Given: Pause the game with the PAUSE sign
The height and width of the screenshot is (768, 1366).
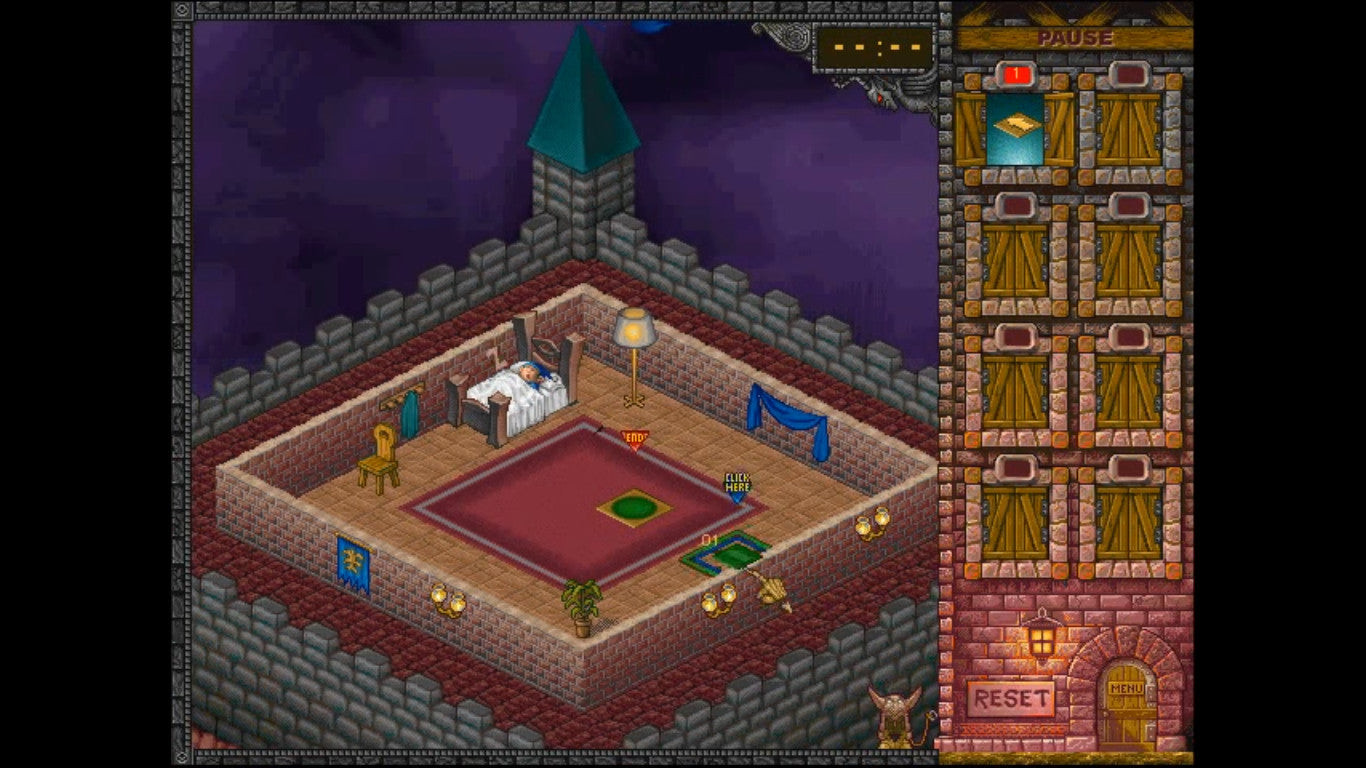Looking at the screenshot, I should point(1074,38).
